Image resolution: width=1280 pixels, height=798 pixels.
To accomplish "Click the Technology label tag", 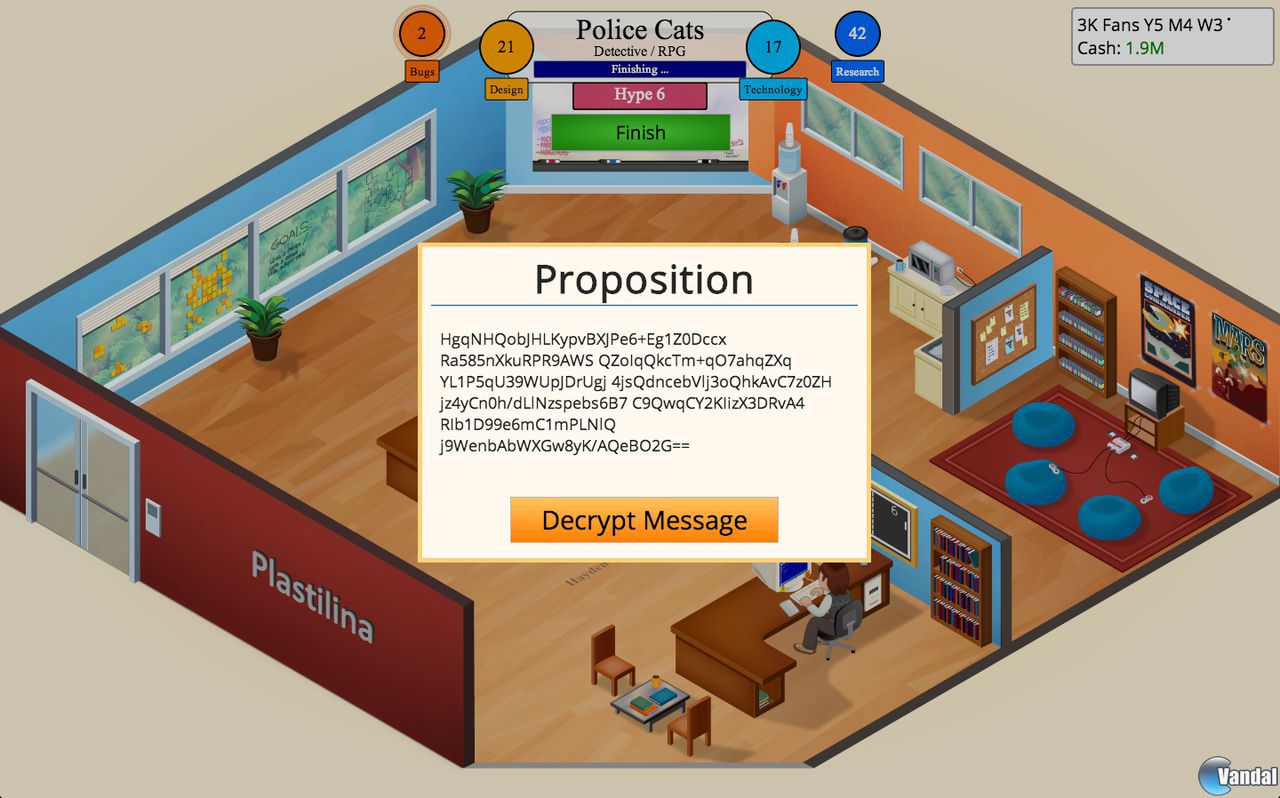I will pyautogui.click(x=772, y=89).
